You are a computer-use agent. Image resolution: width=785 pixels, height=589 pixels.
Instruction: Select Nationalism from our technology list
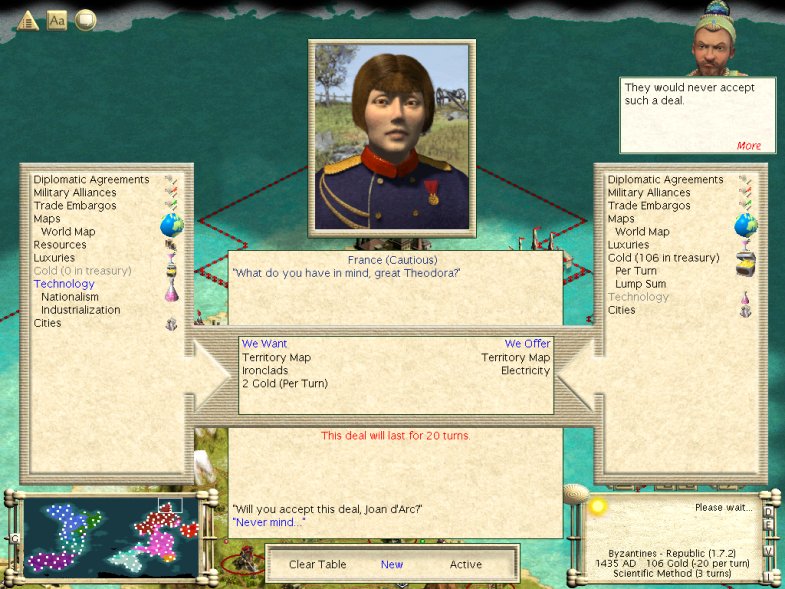point(70,297)
